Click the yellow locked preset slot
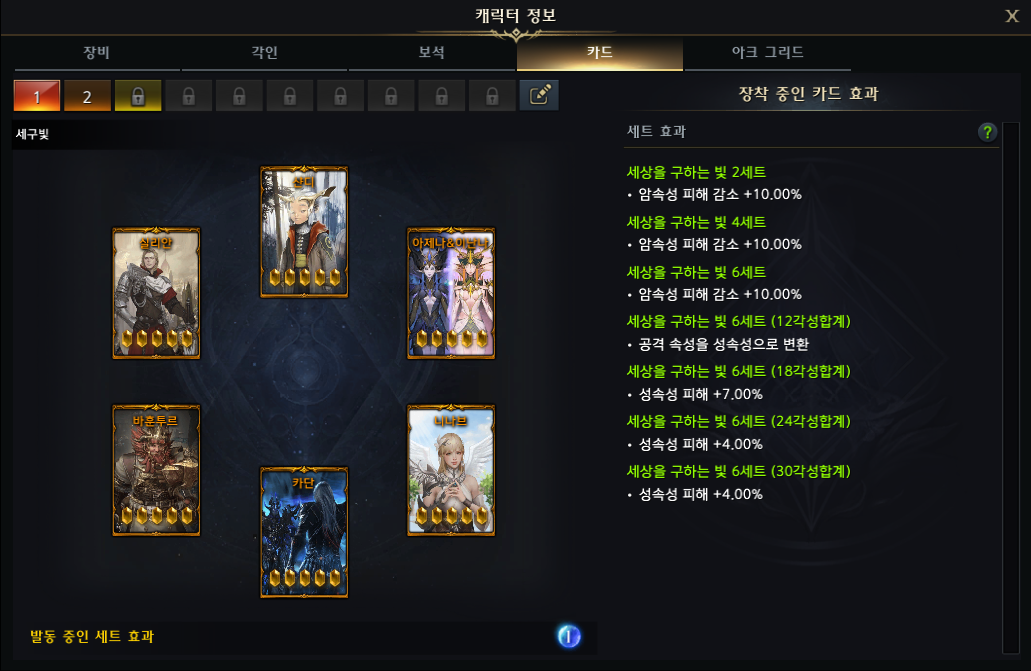 [138, 96]
